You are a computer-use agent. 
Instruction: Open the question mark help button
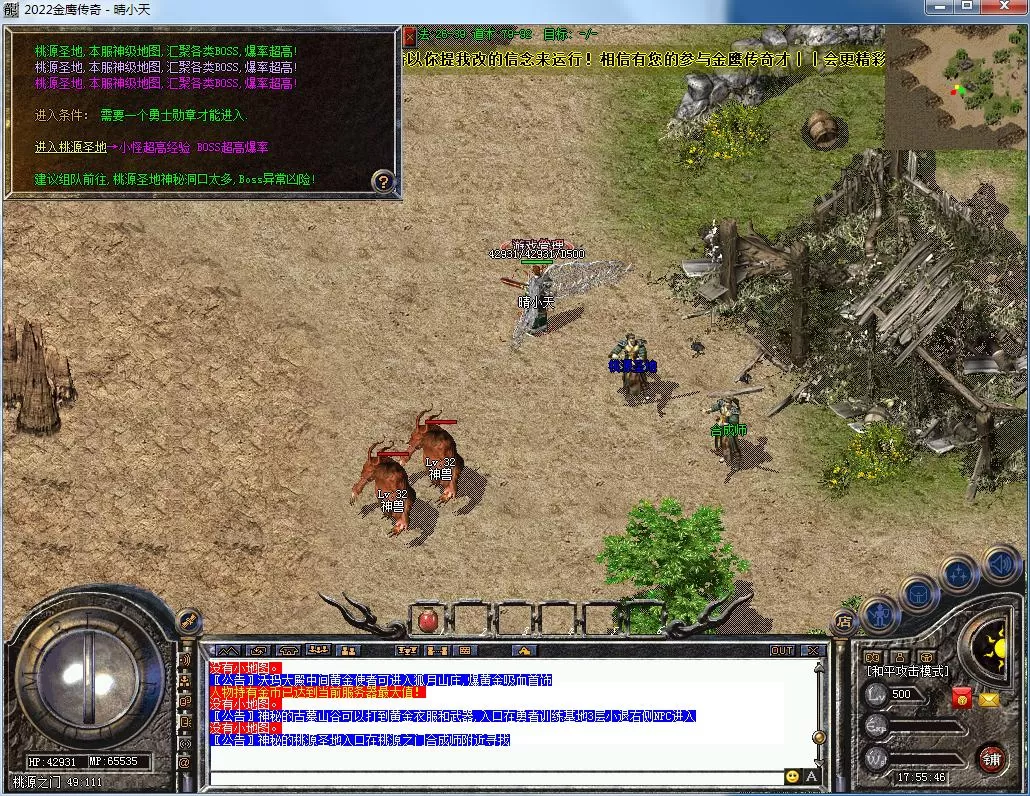click(383, 181)
